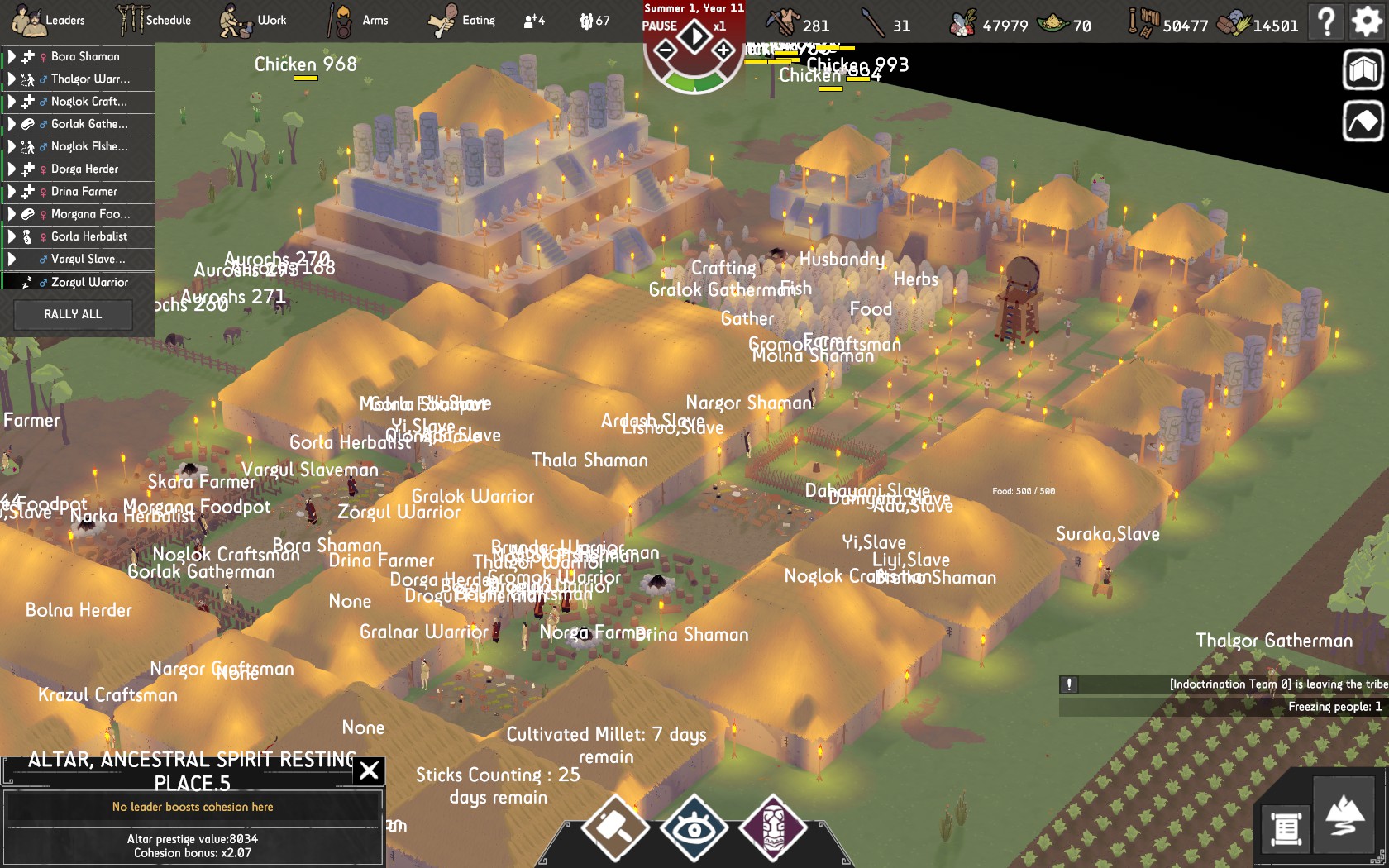Open the Schedule menu
1389x868 pixels.
[x=154, y=21]
